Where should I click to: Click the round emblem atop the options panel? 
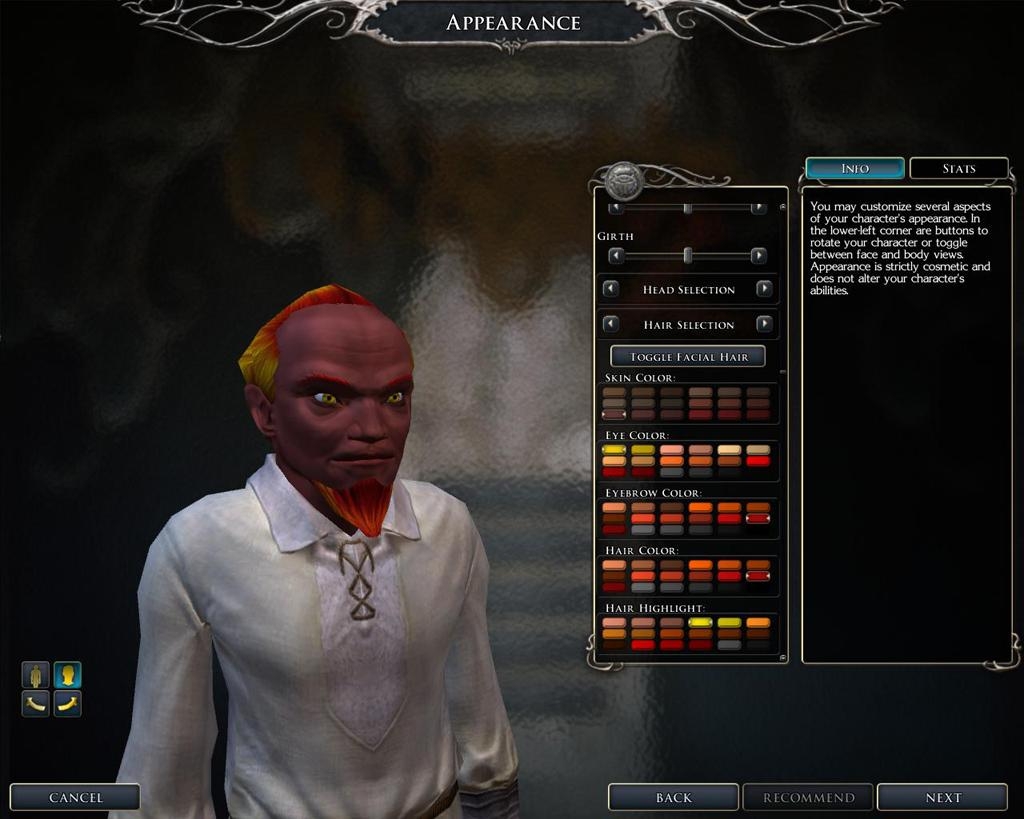(623, 180)
